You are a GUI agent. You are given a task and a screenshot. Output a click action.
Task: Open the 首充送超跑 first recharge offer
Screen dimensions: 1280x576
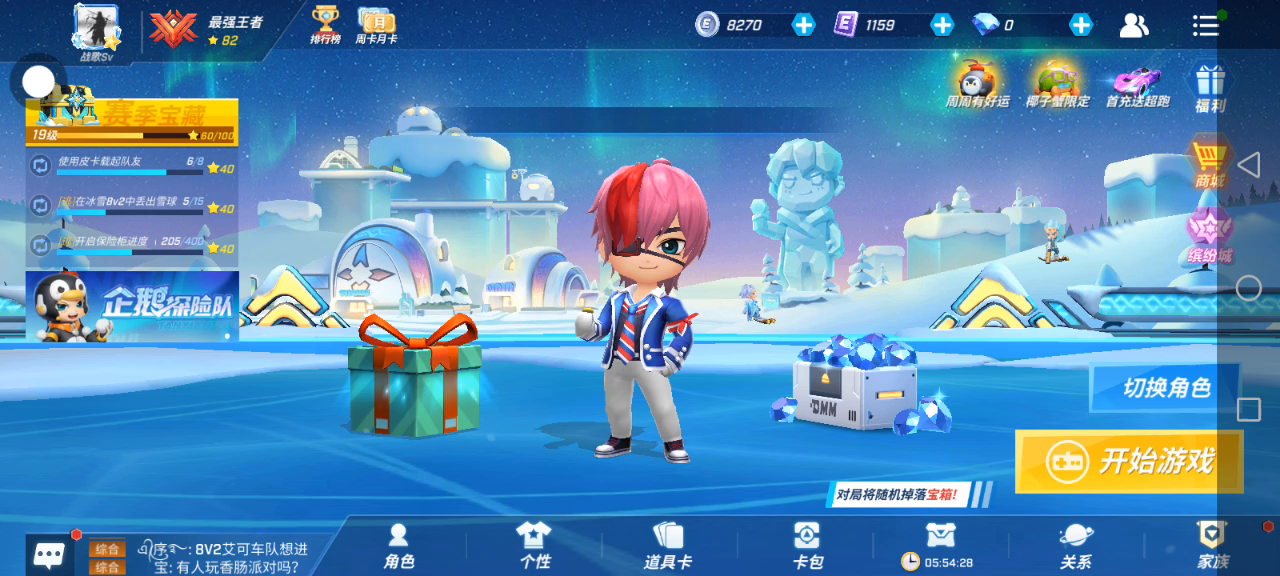click(1138, 83)
